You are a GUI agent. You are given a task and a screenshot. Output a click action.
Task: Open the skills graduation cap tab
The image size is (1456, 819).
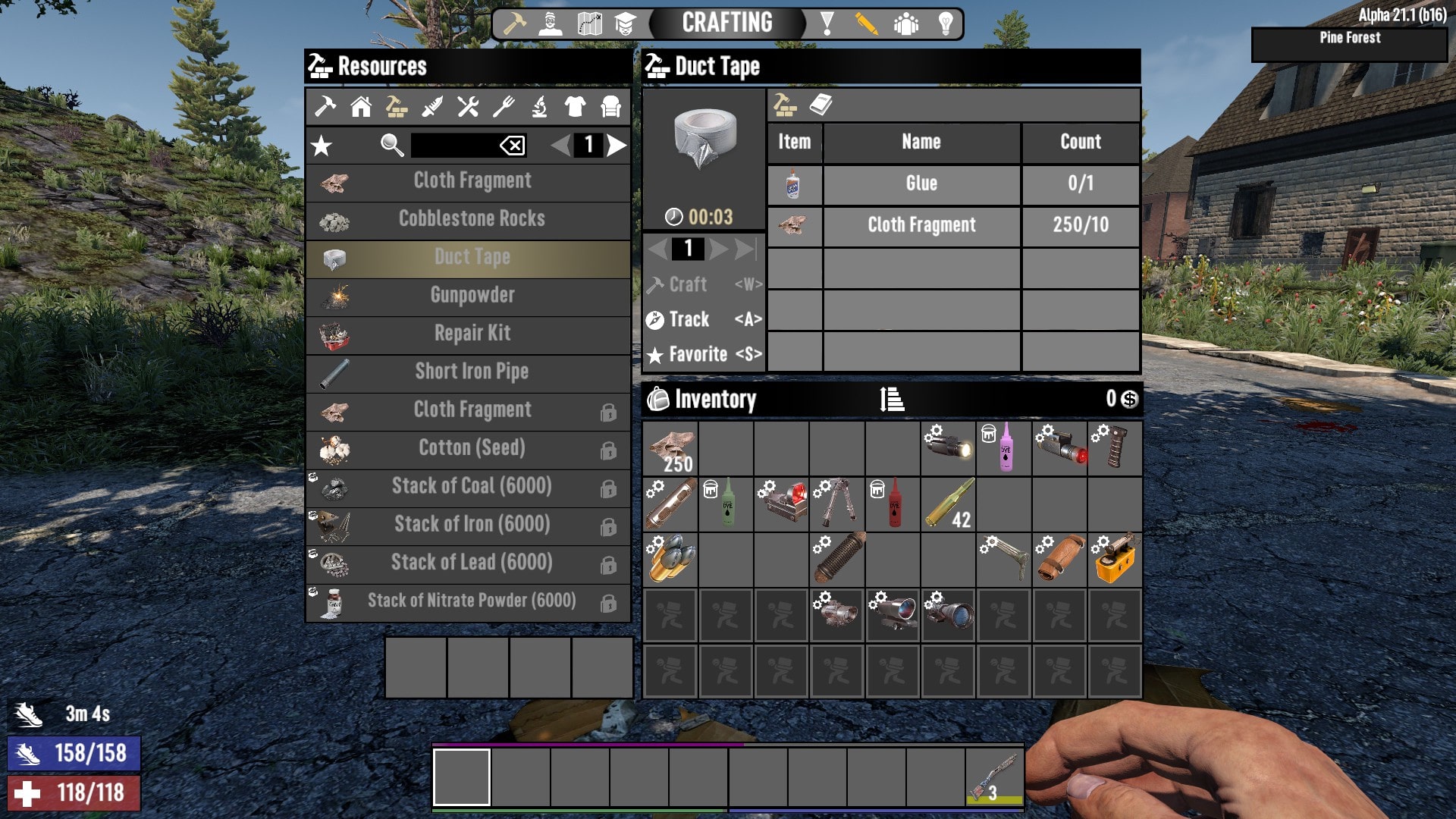tap(625, 24)
